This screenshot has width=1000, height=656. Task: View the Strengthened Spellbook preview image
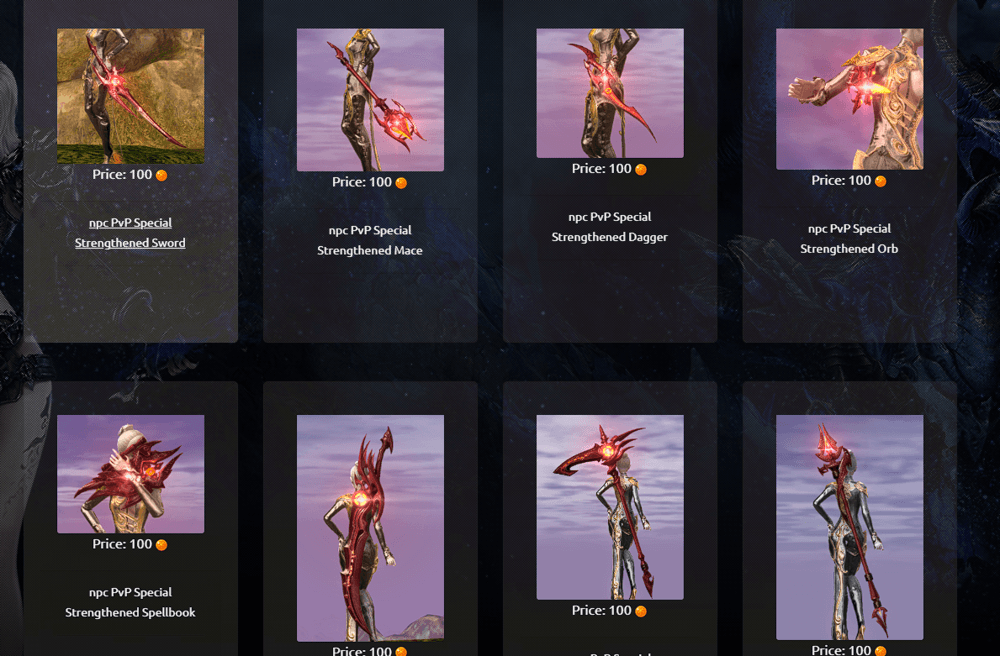(x=130, y=474)
